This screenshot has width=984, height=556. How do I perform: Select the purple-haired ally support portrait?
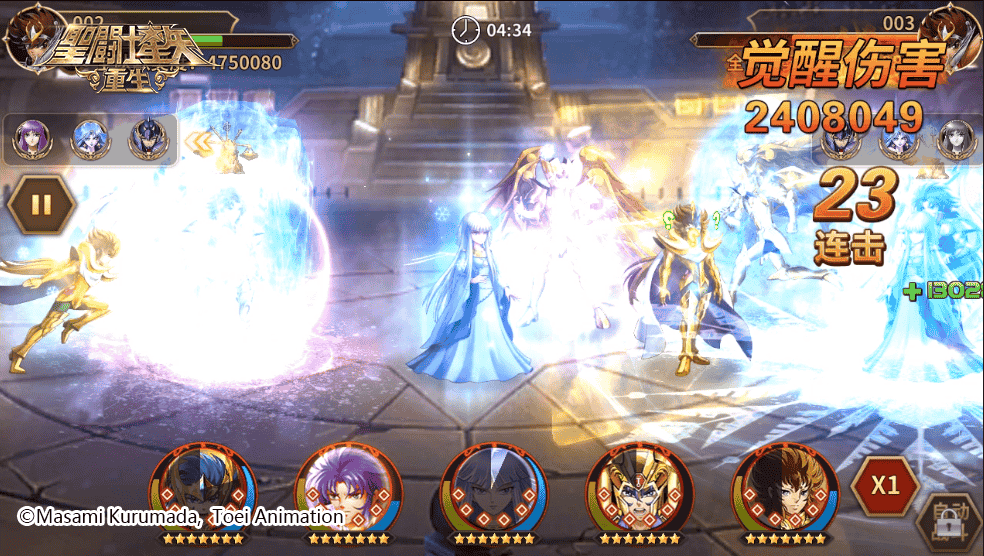click(32, 141)
